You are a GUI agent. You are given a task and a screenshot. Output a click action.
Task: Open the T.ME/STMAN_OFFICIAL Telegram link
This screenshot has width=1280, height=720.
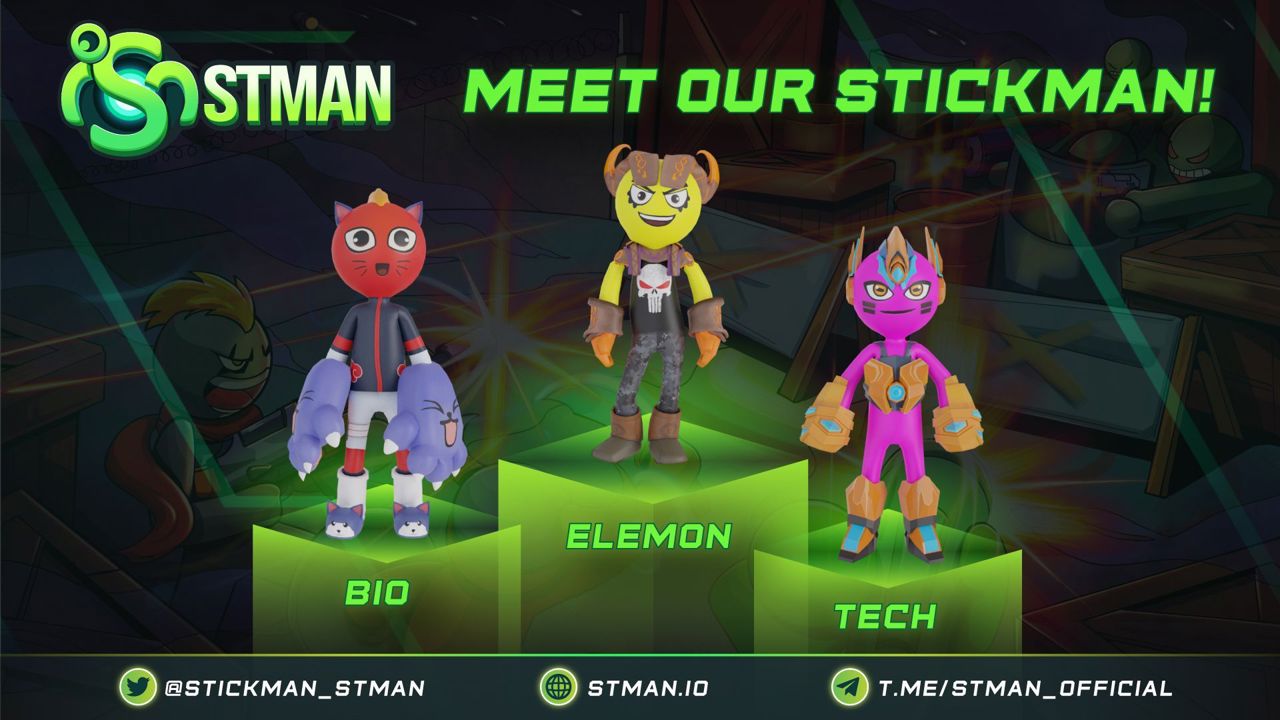point(1024,688)
